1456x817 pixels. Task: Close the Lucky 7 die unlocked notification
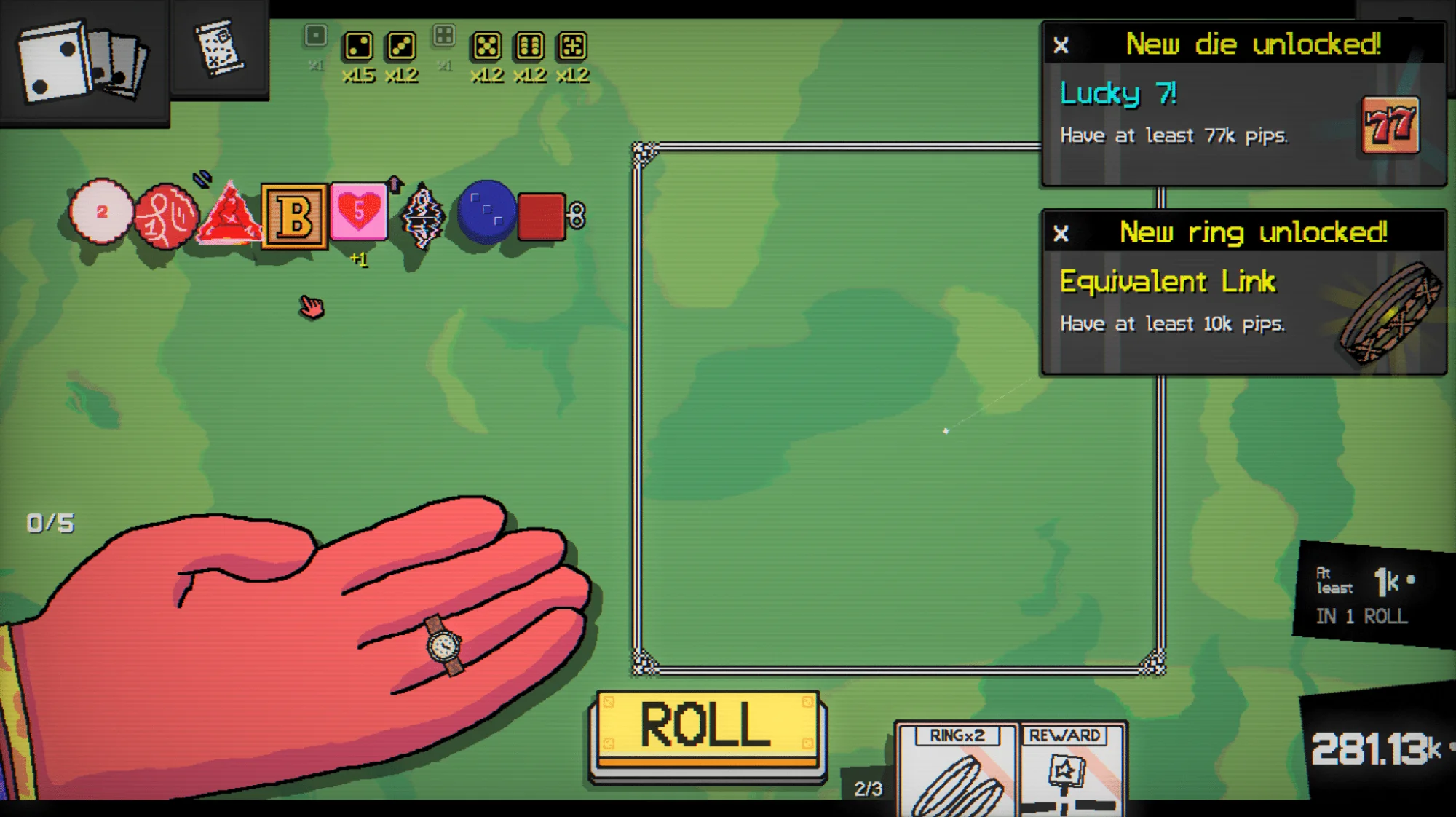[x=1061, y=46]
